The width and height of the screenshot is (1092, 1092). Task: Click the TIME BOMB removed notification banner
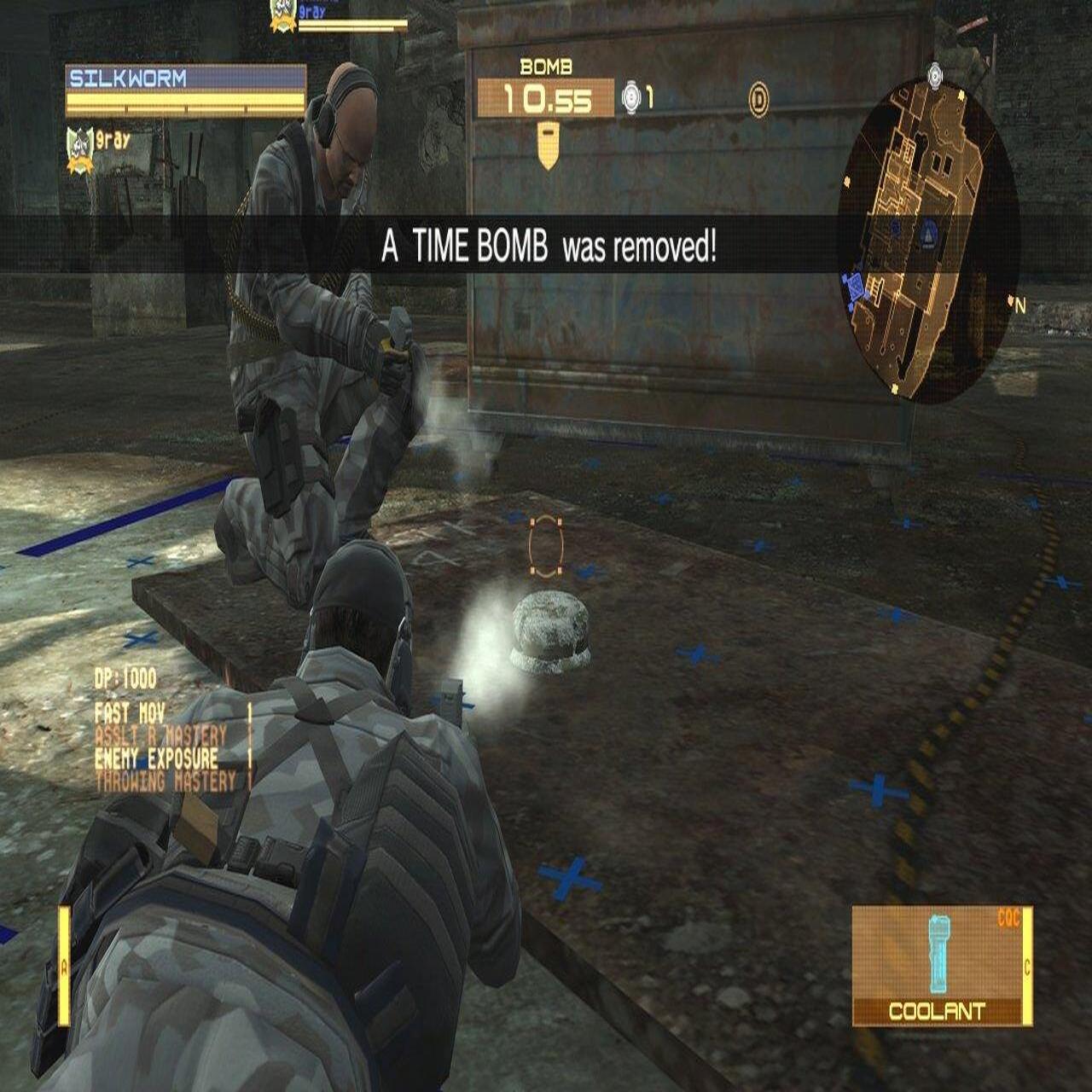pos(546,249)
